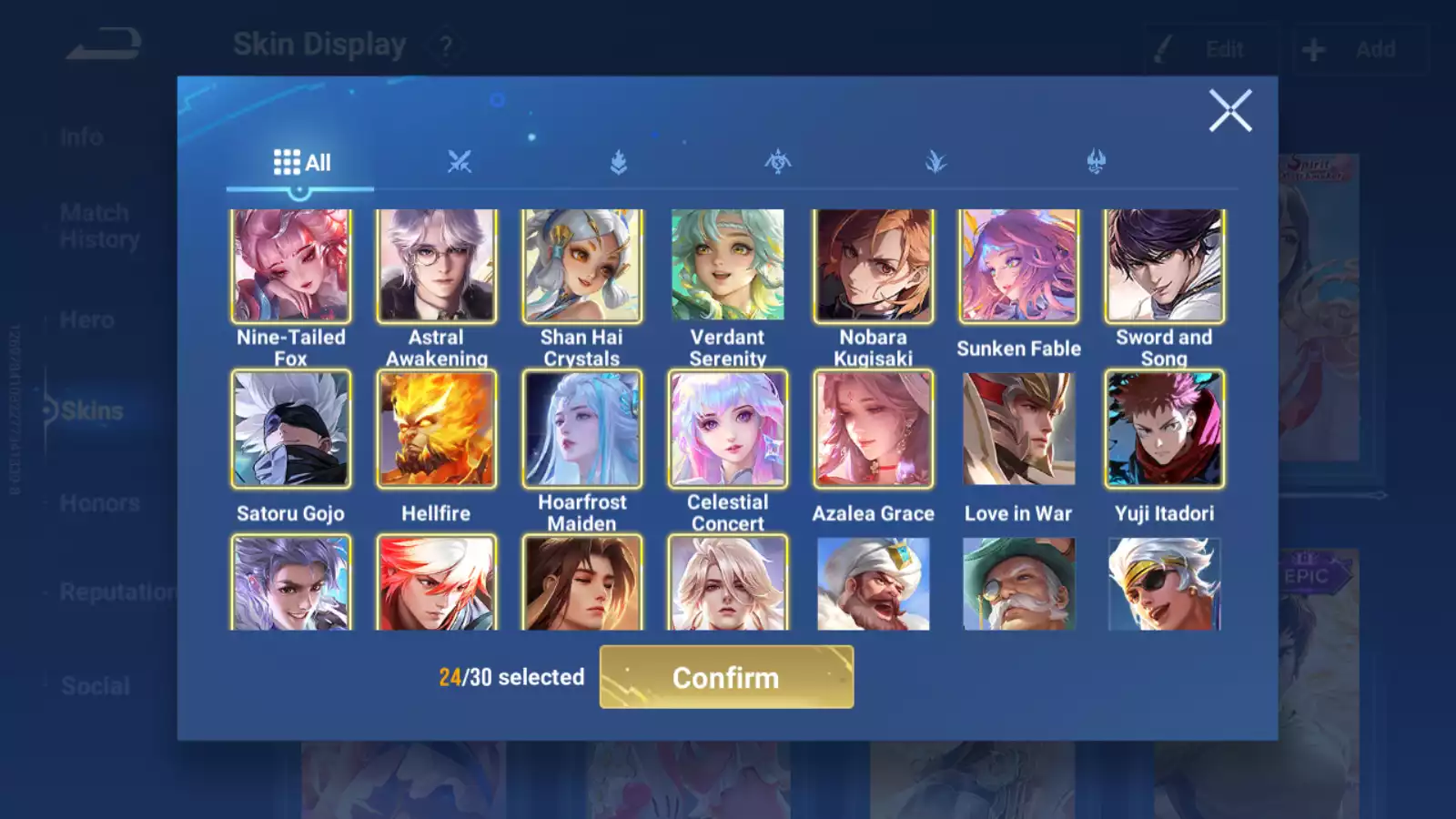Deselect the Nobara Kugisaki skin
Screen dimensions: 1456x819
tap(872, 264)
